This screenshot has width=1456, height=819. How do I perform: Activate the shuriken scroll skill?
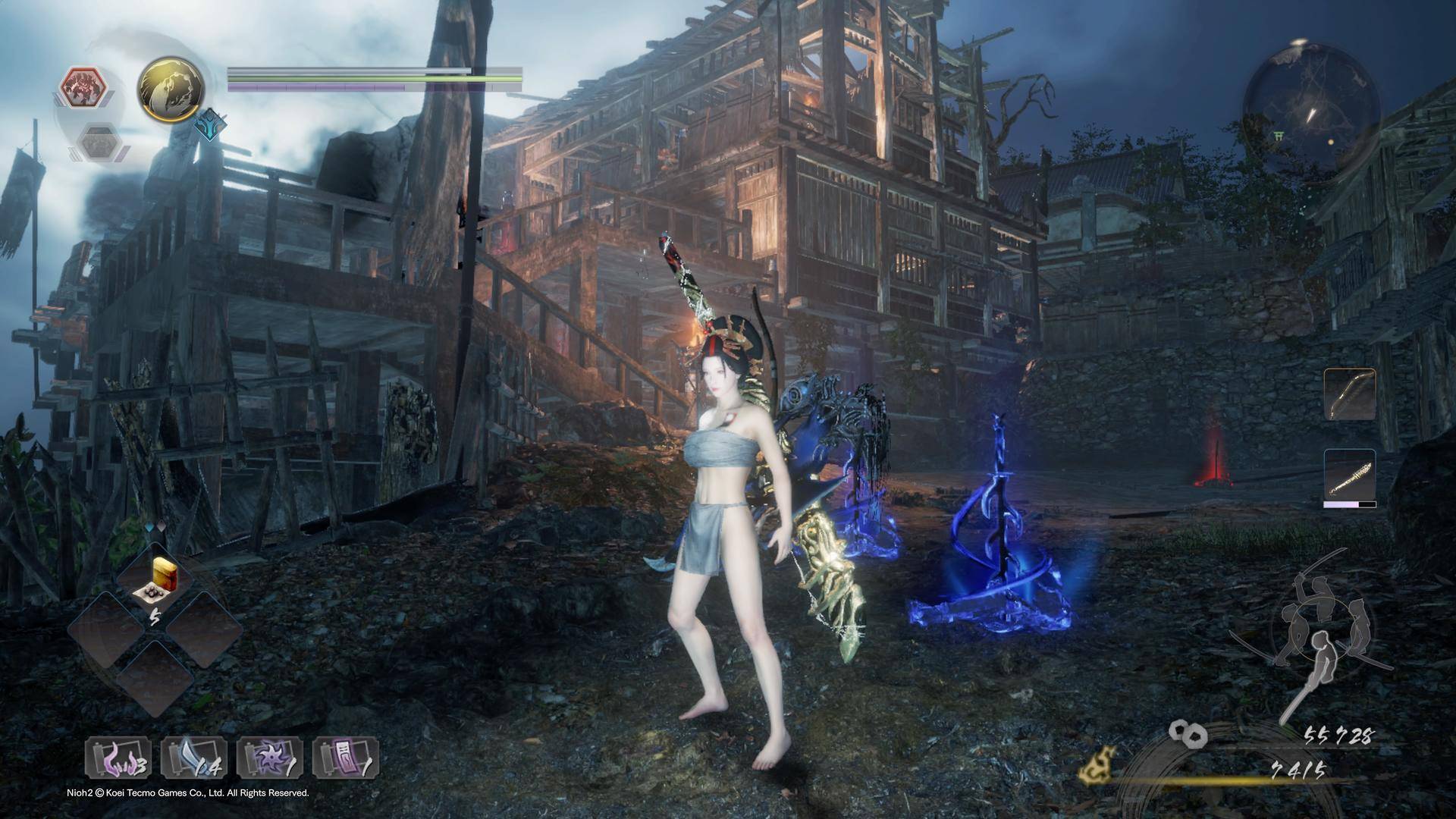pyautogui.click(x=269, y=758)
